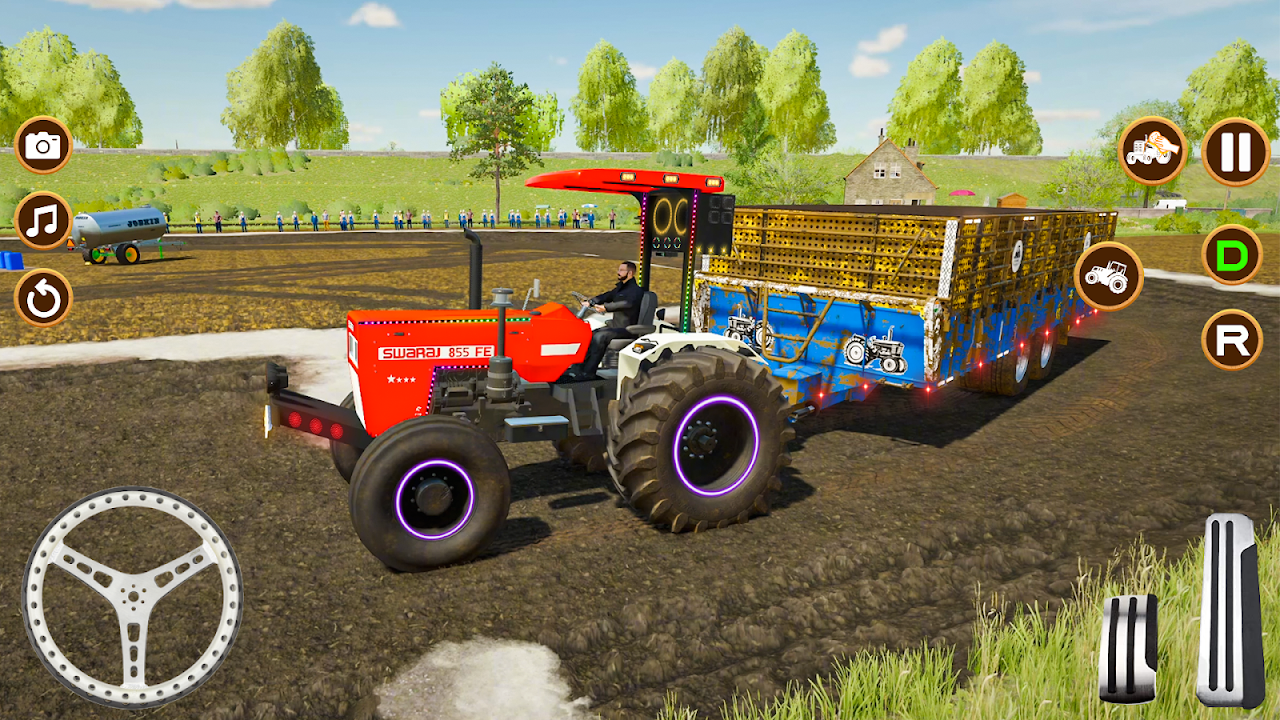Select the tractor-with-trailer icon button
Image resolution: width=1280 pixels, height=720 pixels.
point(1153,151)
